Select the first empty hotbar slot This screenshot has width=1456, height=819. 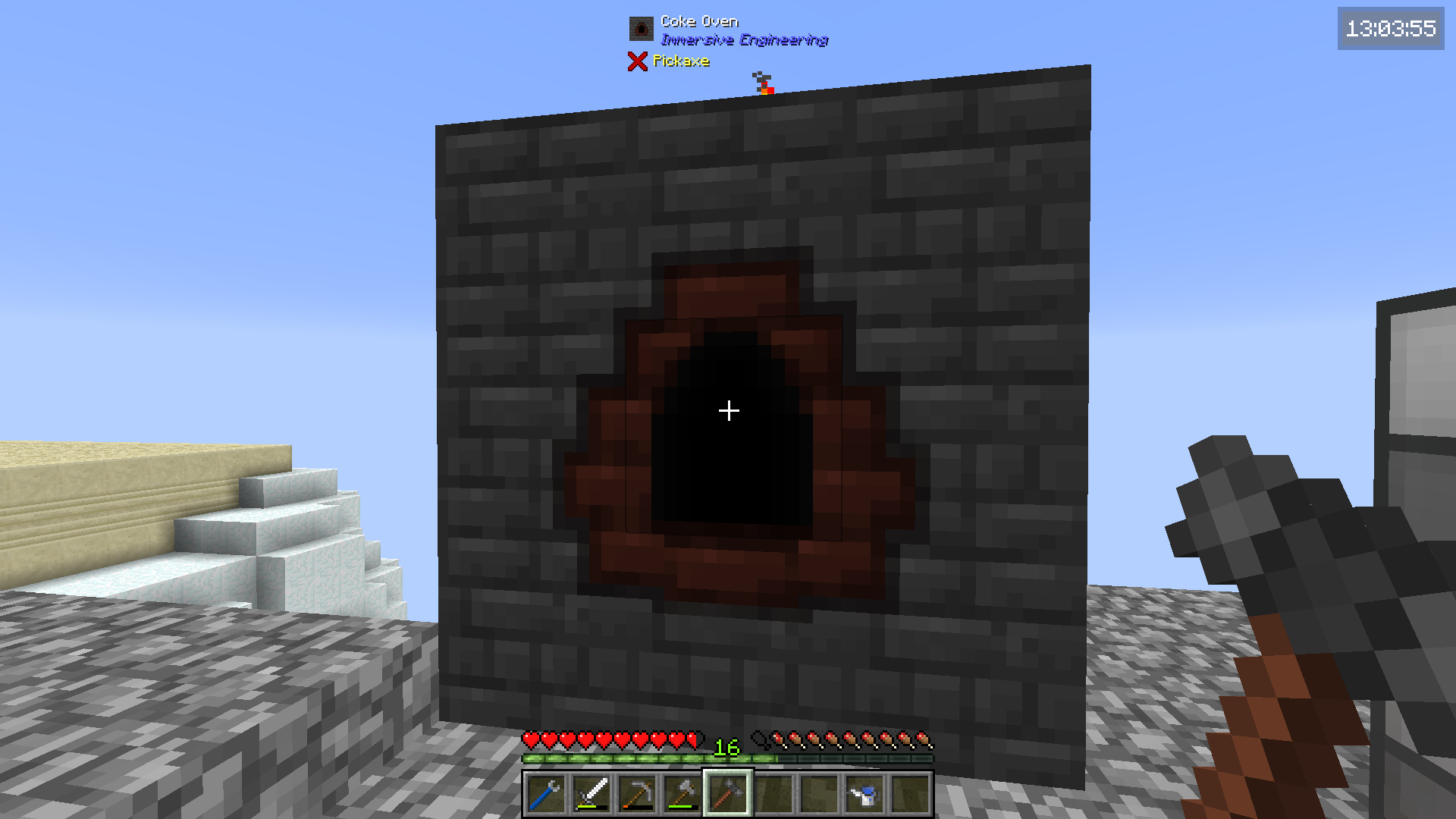coord(773,795)
